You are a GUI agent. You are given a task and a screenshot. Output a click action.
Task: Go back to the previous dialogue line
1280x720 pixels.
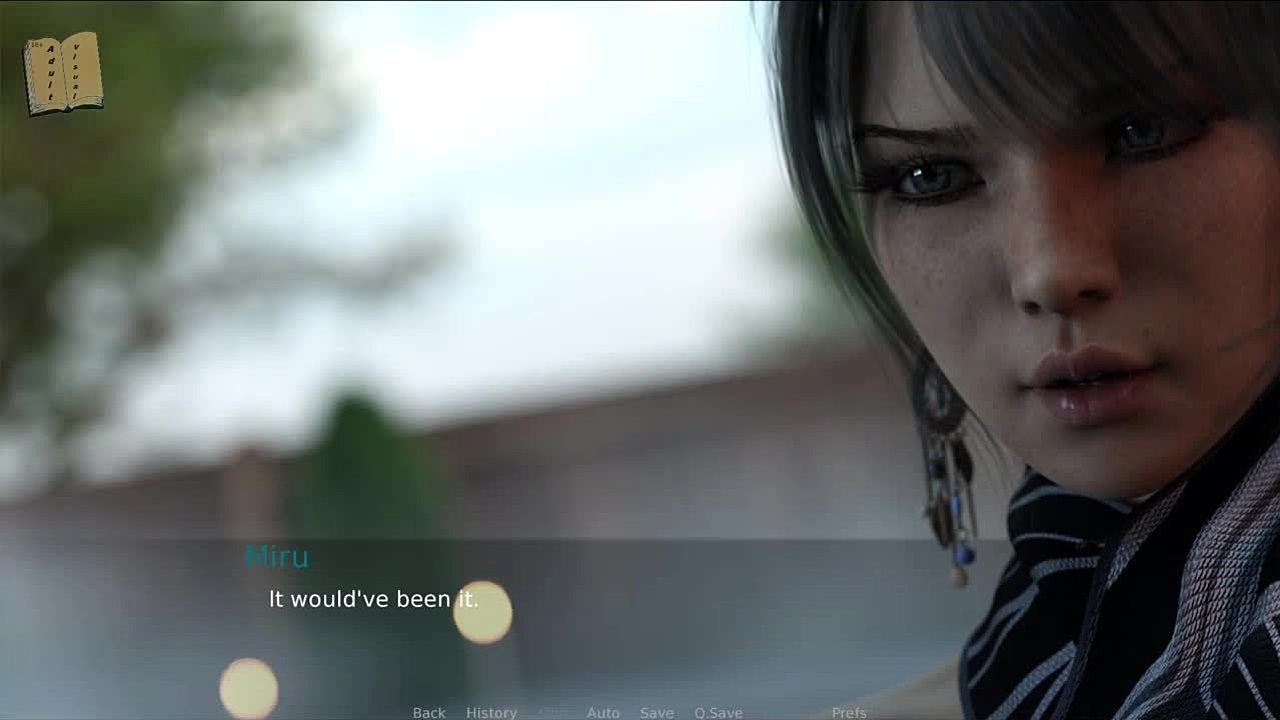(429, 712)
